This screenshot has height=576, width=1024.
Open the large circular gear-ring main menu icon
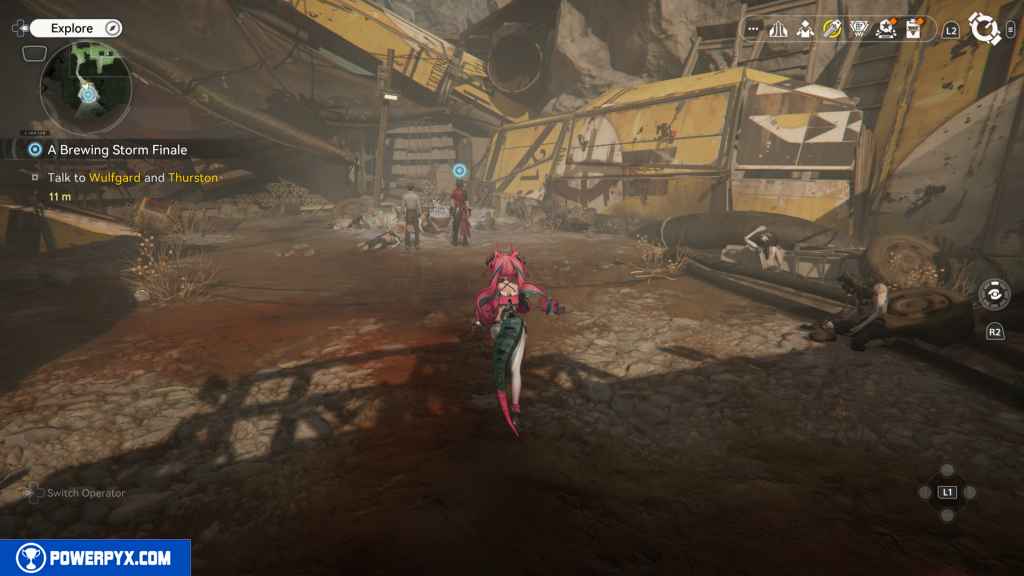click(x=986, y=29)
